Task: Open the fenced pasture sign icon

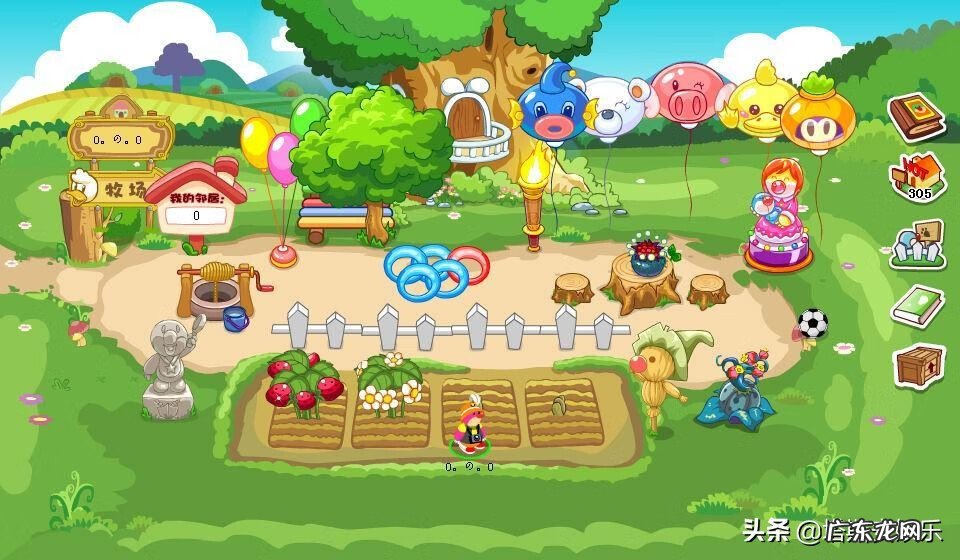Action: click(x=918, y=241)
